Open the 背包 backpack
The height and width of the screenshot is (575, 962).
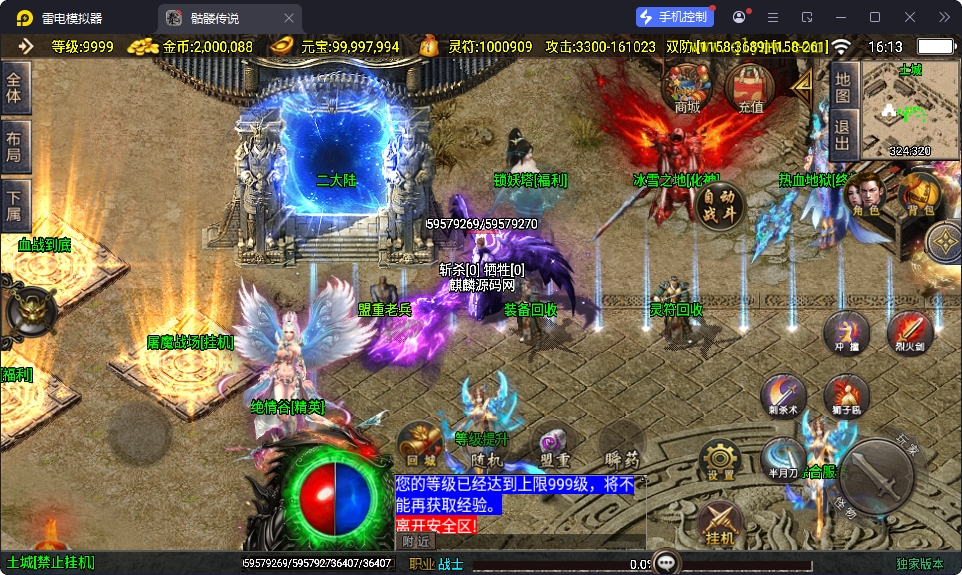click(x=921, y=194)
